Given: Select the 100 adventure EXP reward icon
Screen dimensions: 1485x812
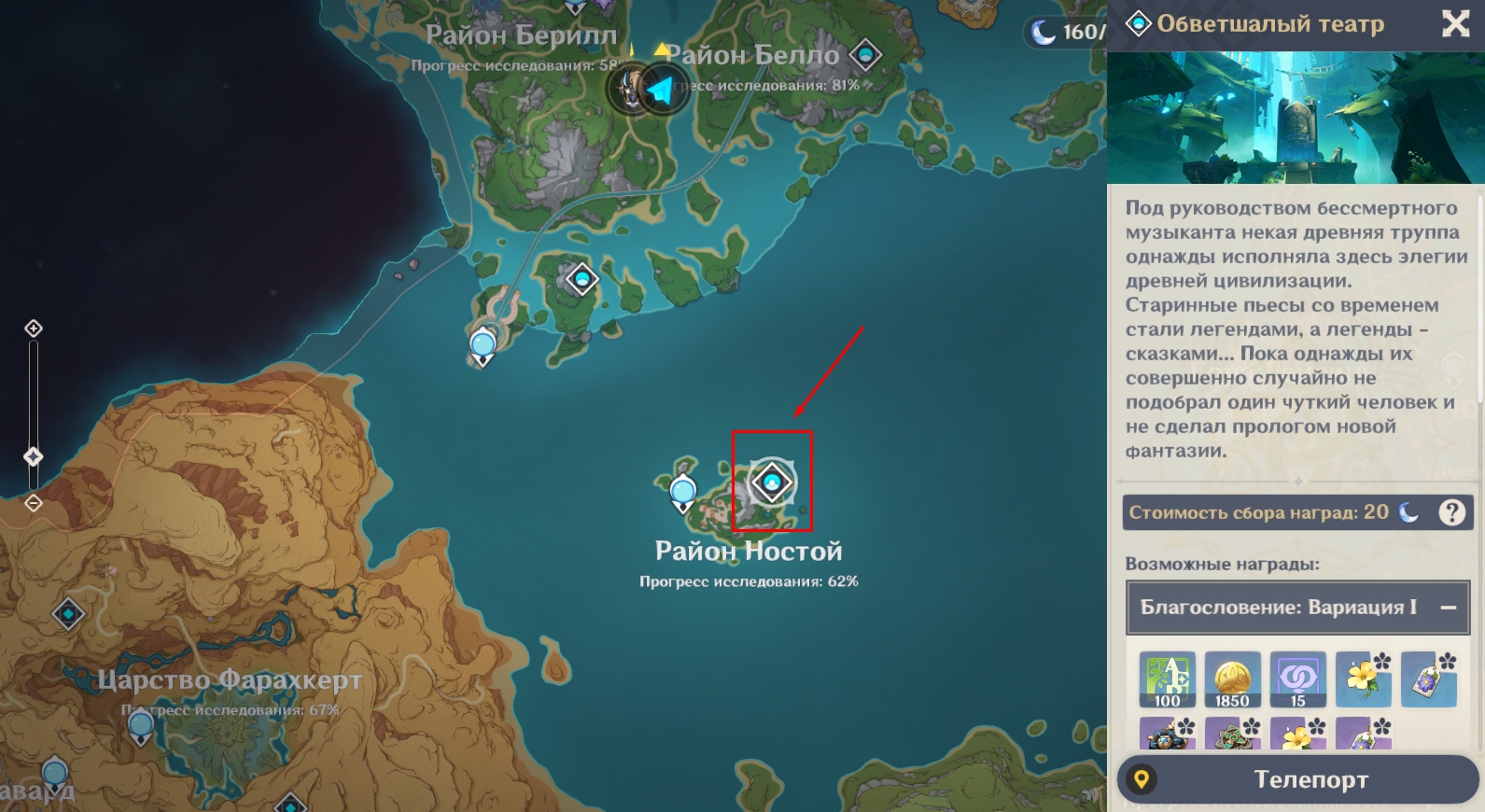Looking at the screenshot, I should pos(1167,679).
